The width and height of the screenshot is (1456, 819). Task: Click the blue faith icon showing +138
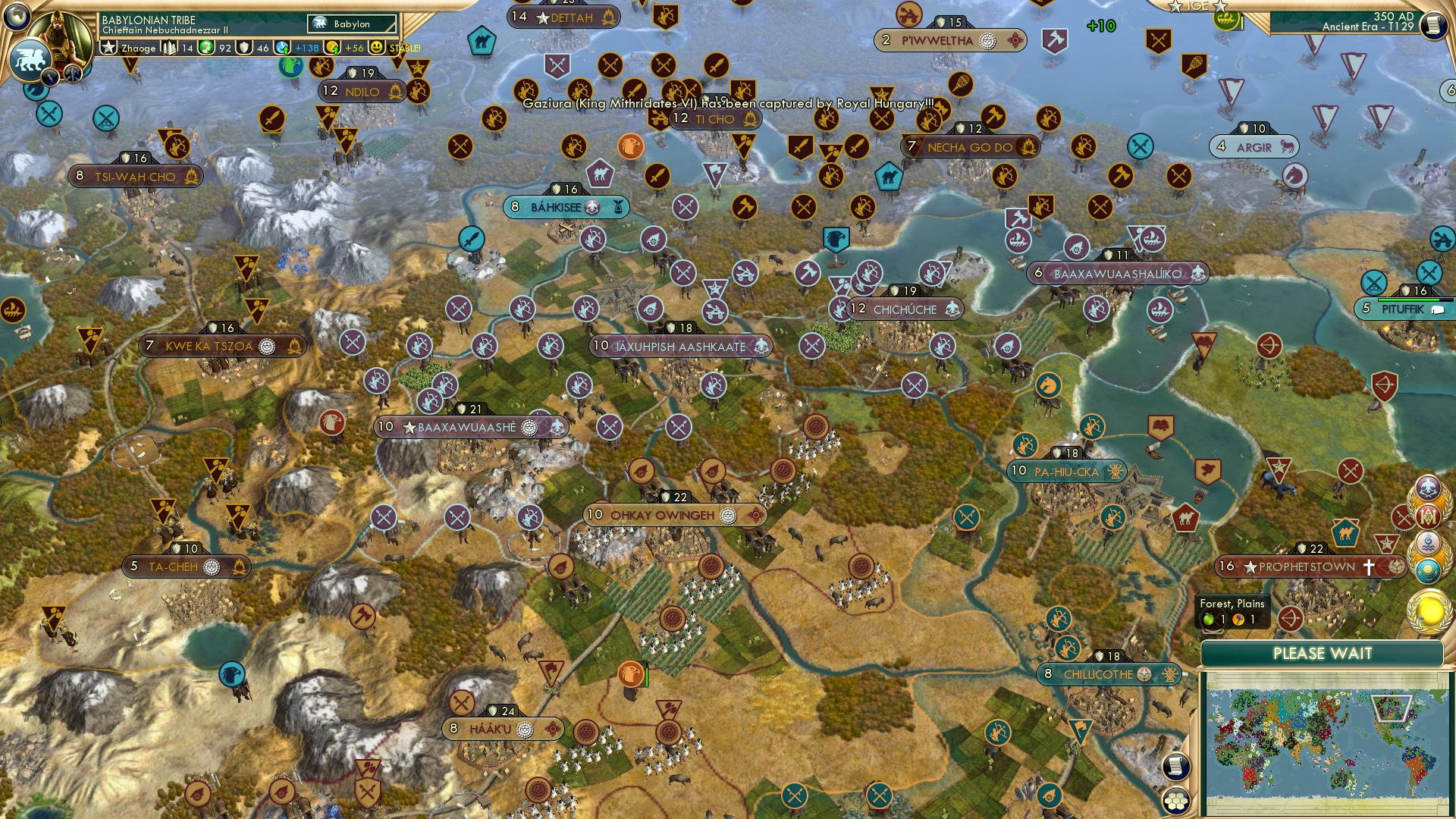point(281,47)
